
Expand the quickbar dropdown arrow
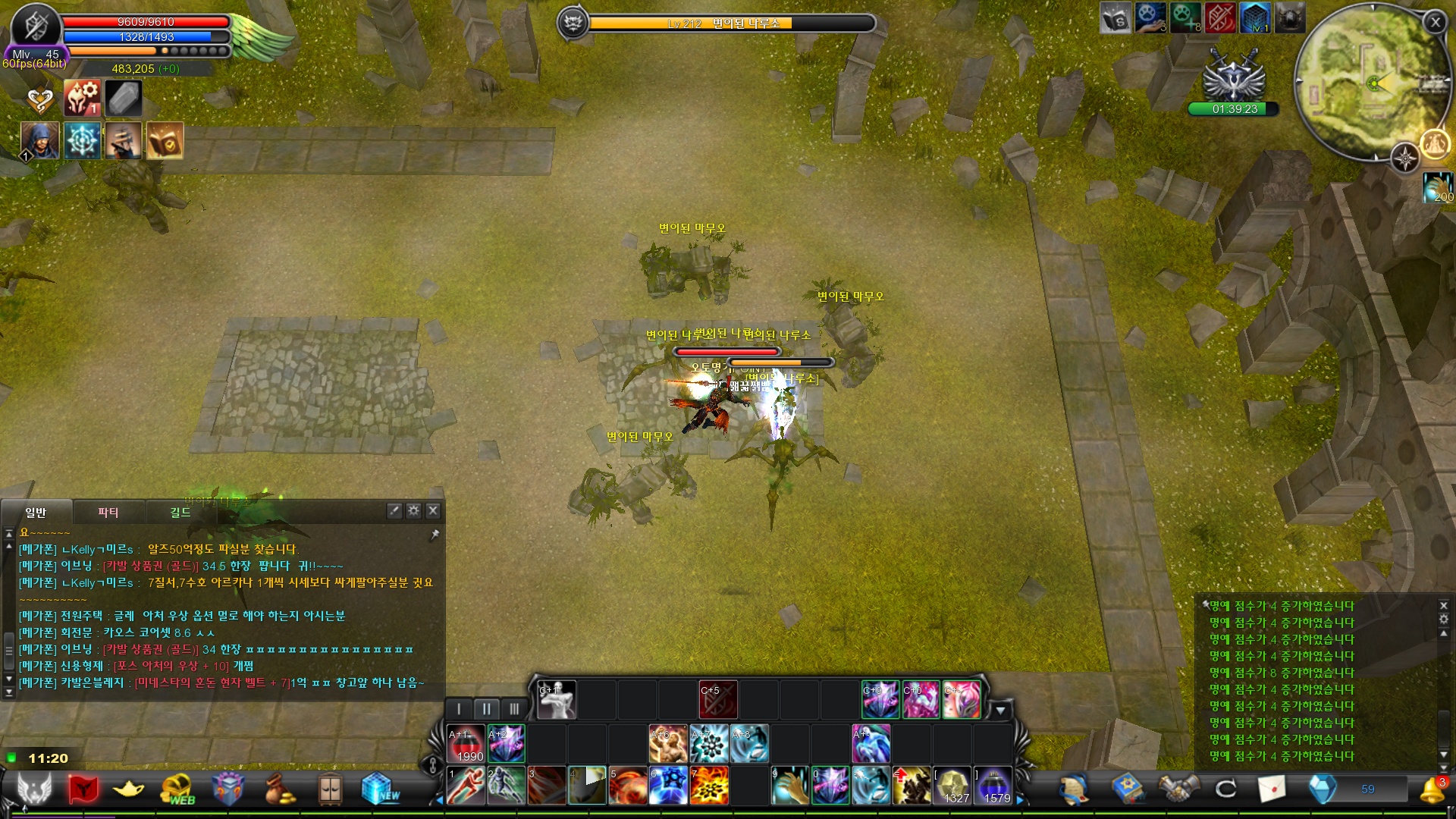tap(1000, 711)
